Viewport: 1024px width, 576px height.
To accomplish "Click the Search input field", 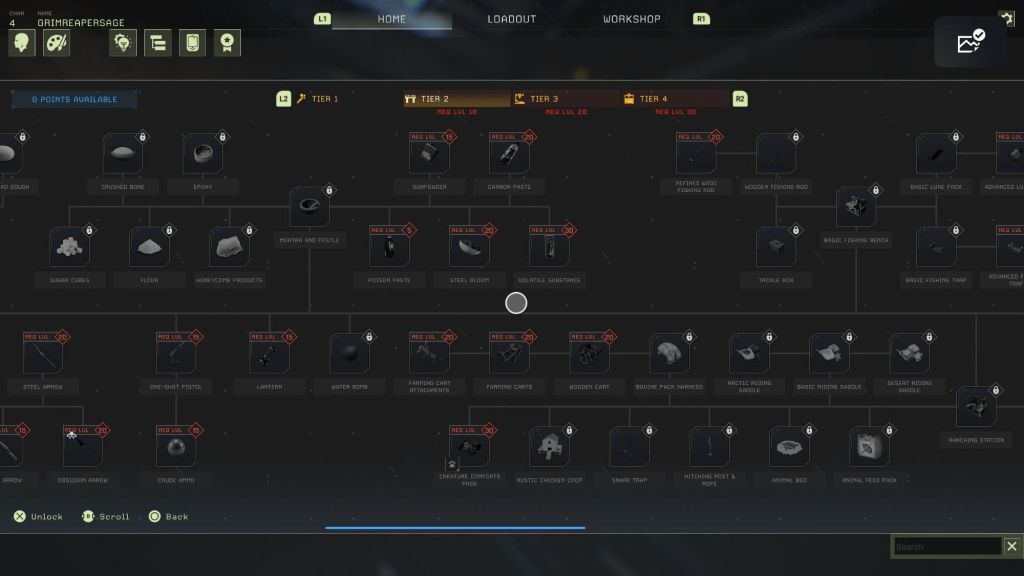I will pyautogui.click(x=946, y=547).
